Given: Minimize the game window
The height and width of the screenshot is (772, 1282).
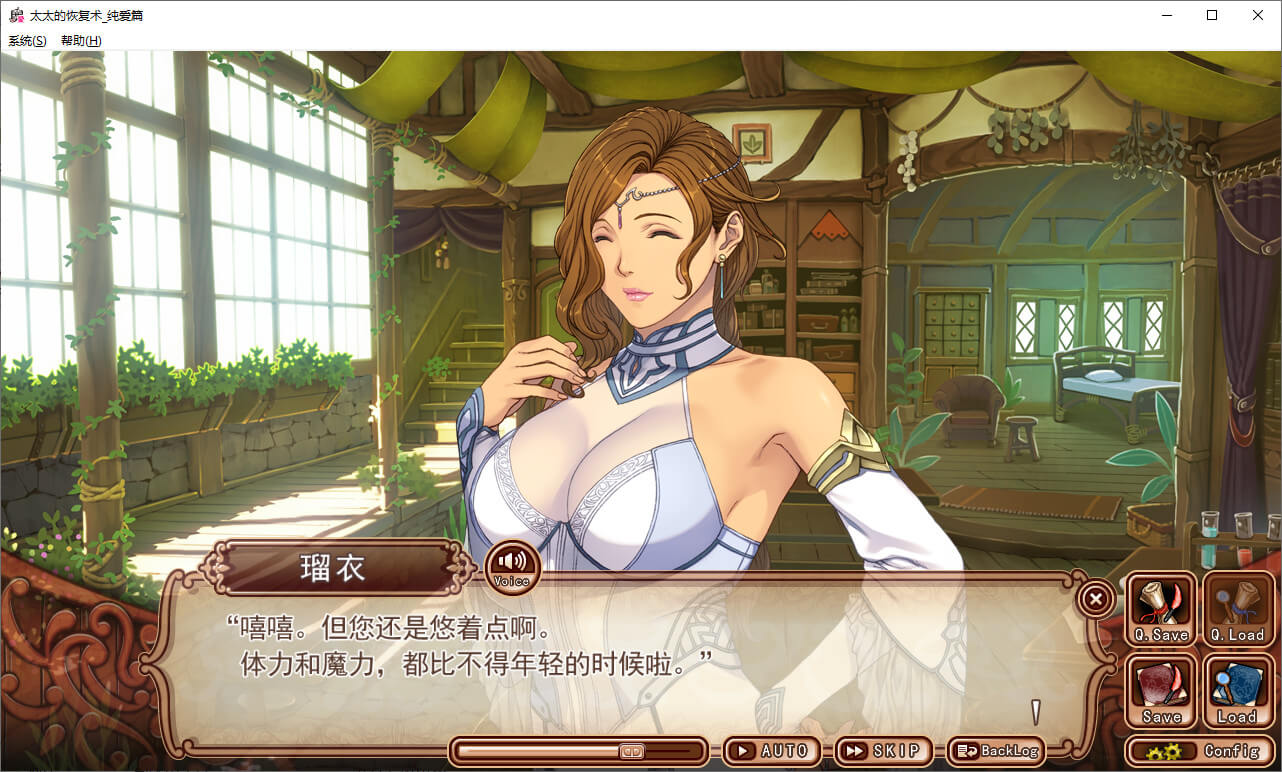Looking at the screenshot, I should (1166, 15).
